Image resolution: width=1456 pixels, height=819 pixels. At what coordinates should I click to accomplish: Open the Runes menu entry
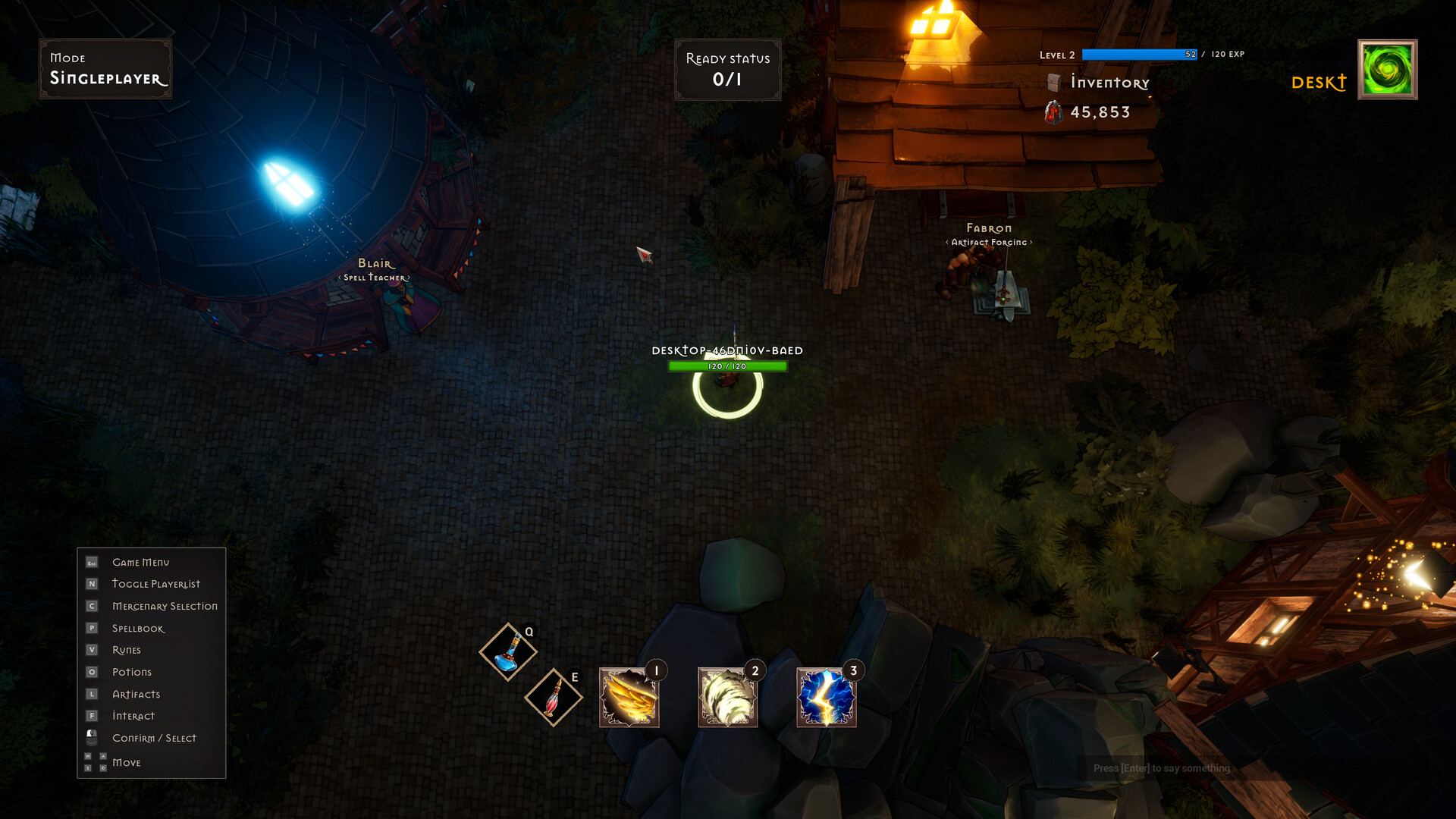pyautogui.click(x=125, y=650)
